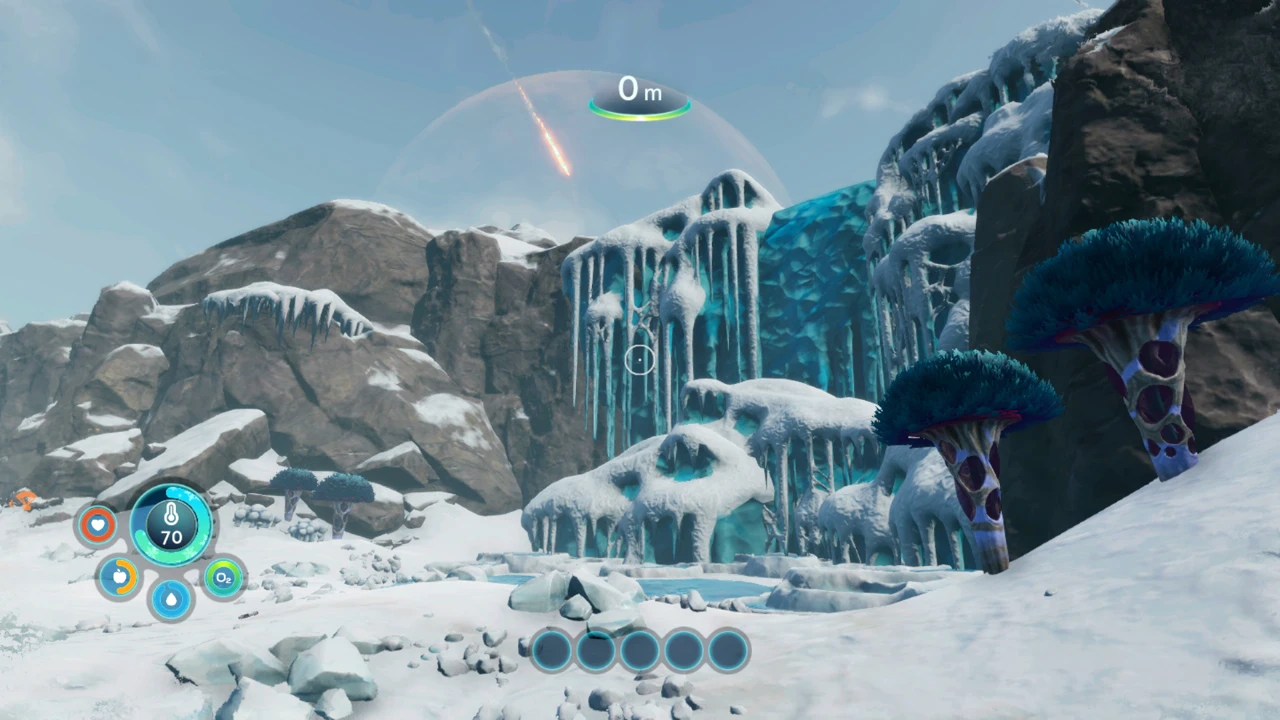Select the first quickslot in the hotbar

coord(551,650)
